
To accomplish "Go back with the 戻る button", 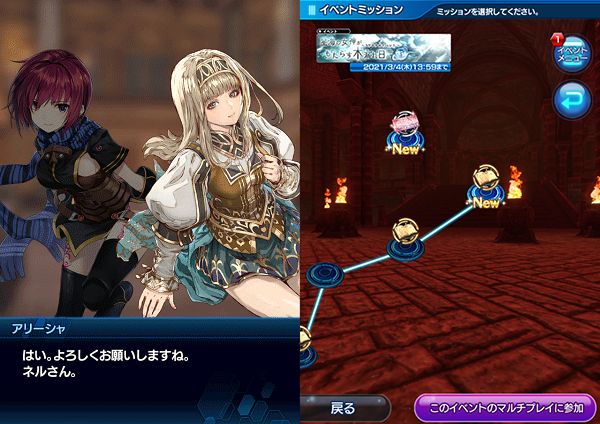I will point(345,408).
